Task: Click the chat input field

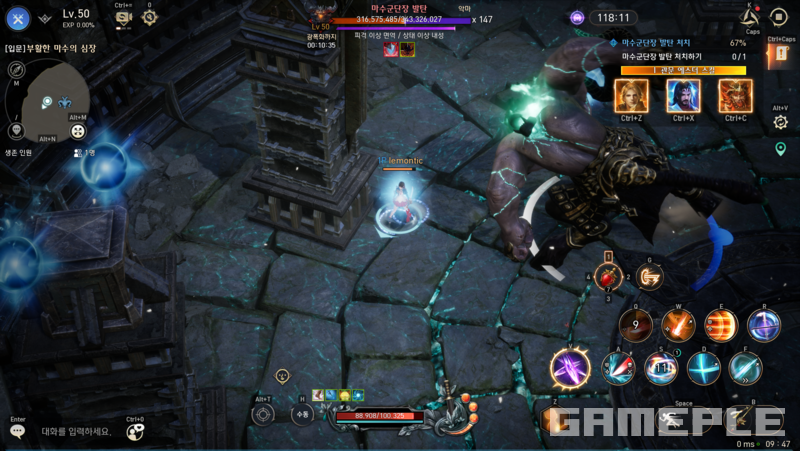Action: [x=72, y=432]
